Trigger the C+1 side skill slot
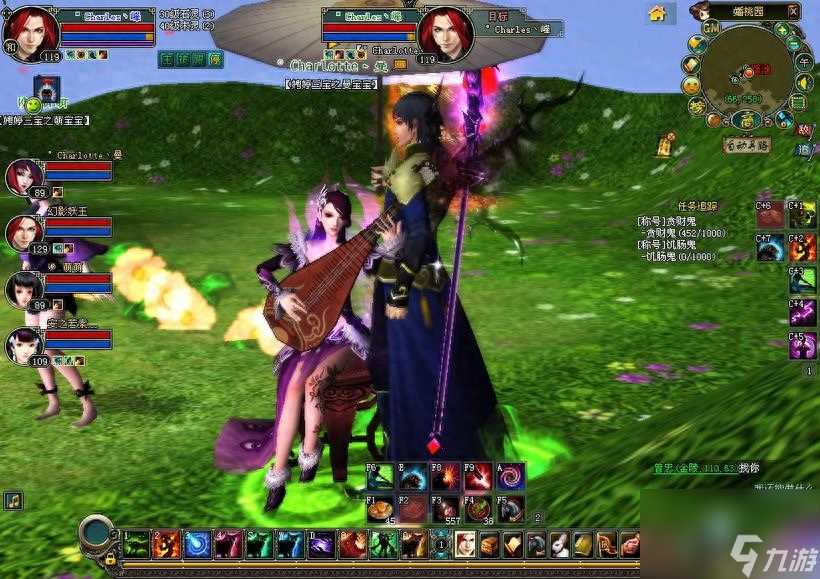 coord(802,216)
